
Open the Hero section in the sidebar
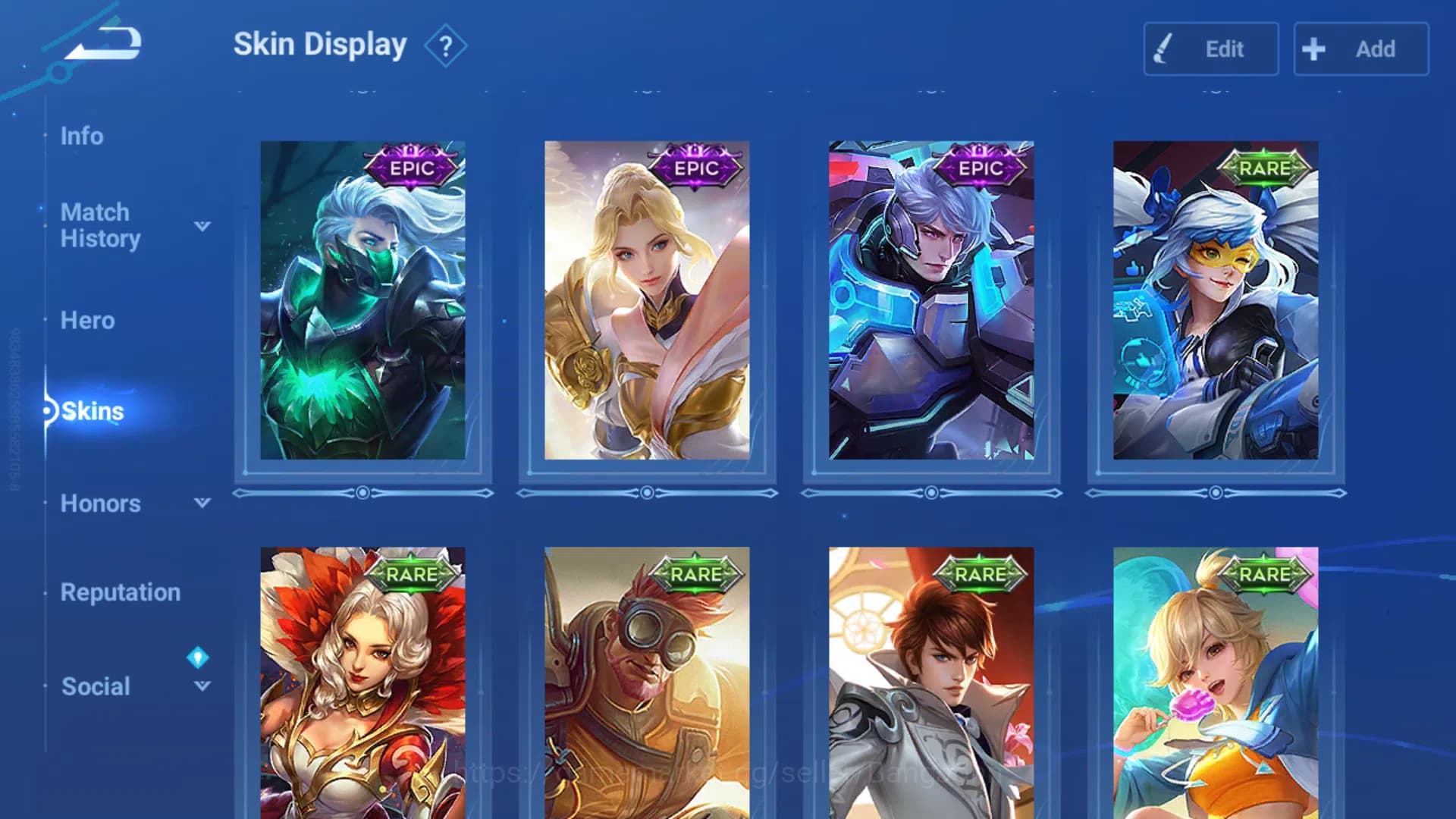coord(87,320)
